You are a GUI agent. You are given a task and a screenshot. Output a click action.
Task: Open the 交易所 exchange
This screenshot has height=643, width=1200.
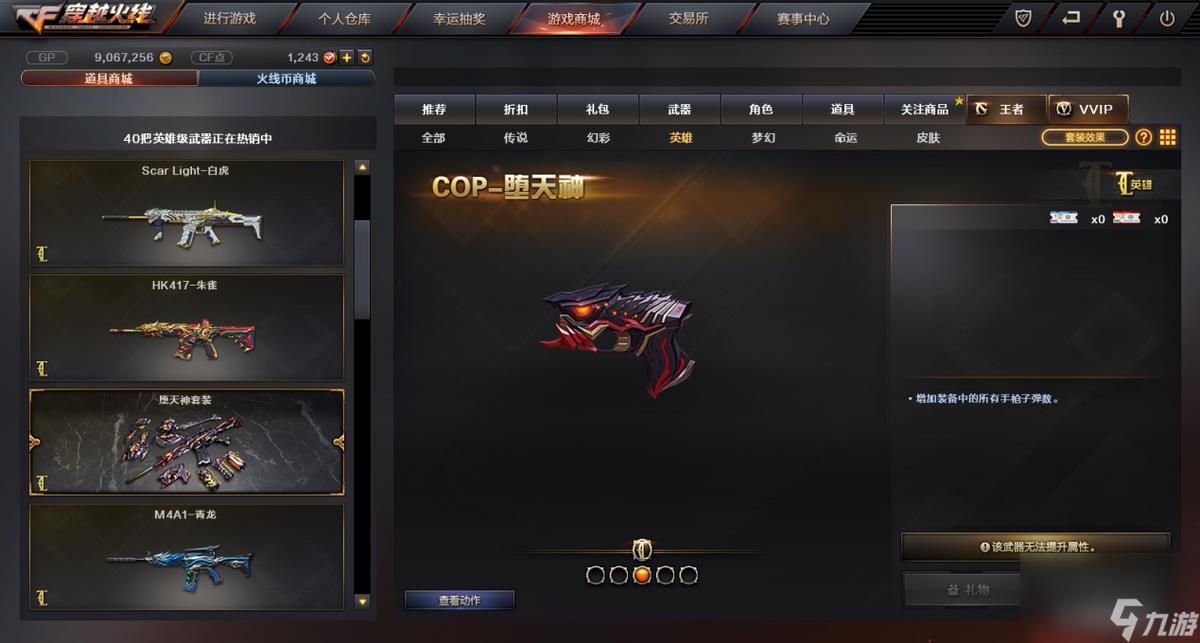[x=688, y=18]
